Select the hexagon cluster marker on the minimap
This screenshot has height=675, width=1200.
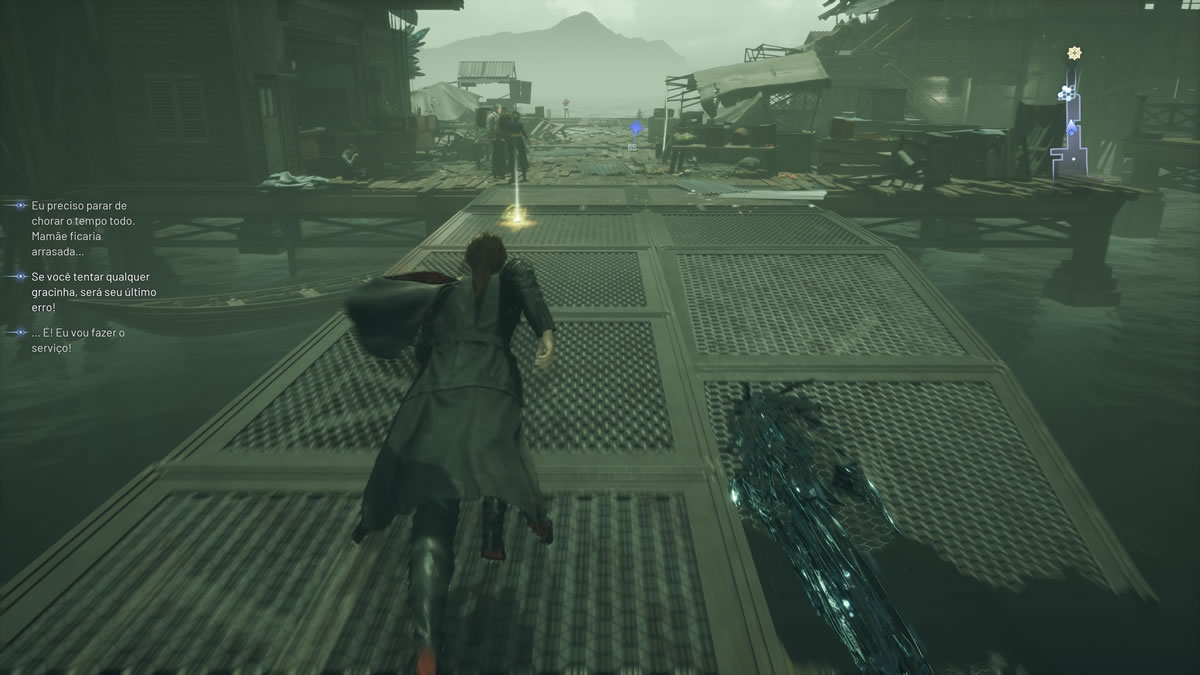pos(1066,92)
